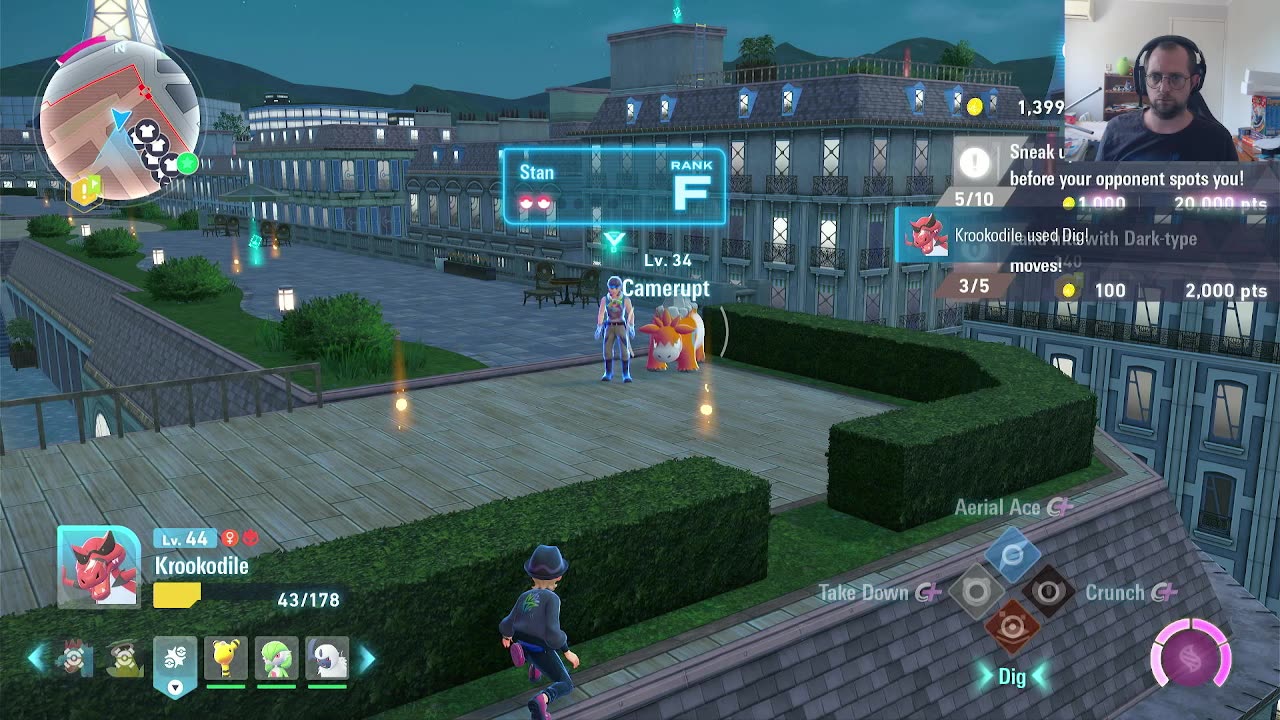Cycle the party bar with the left arrow
Screen dimensions: 1280x720
pyautogui.click(x=36, y=658)
